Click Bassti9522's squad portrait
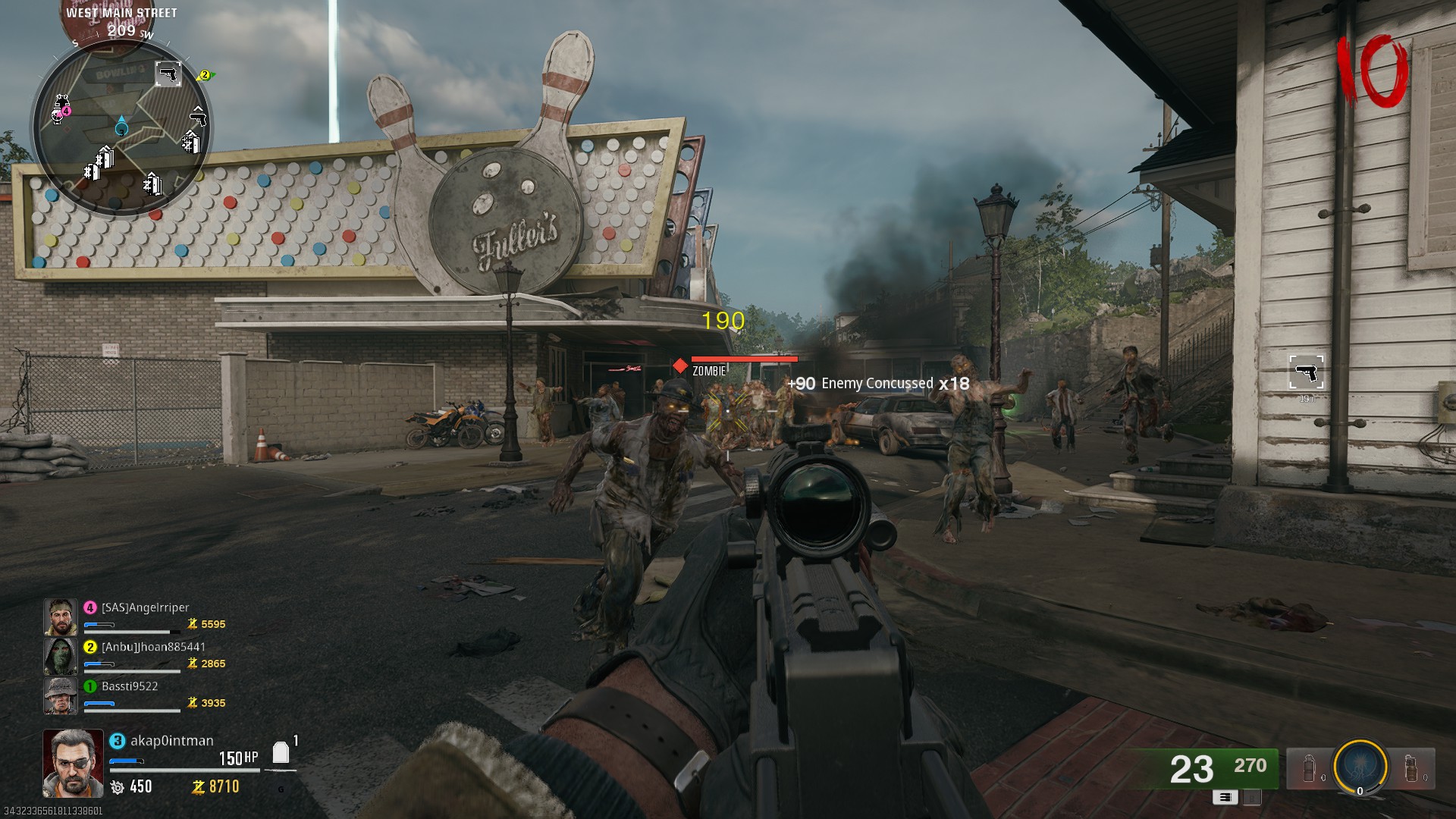This screenshot has width=1456, height=819. (x=61, y=695)
